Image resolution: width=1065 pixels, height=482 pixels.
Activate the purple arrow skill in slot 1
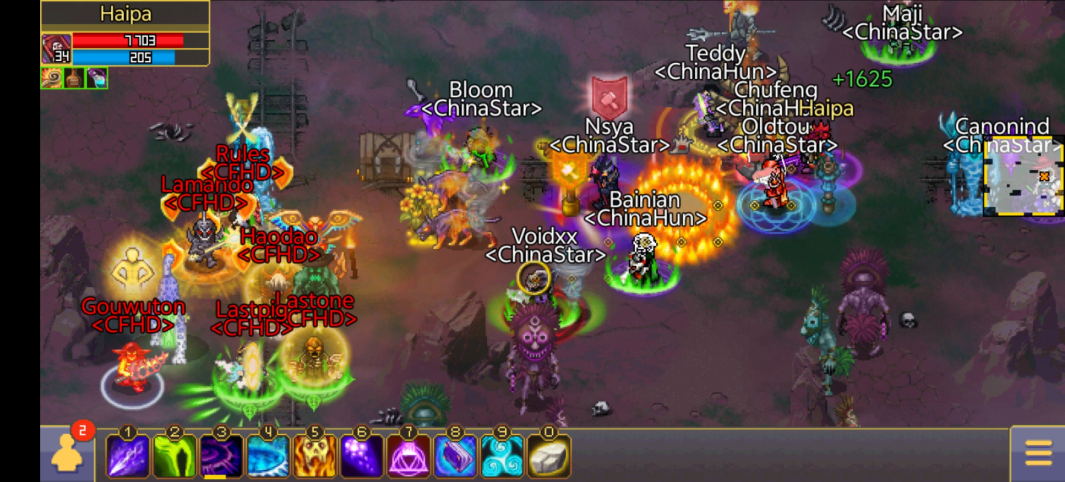point(128,456)
